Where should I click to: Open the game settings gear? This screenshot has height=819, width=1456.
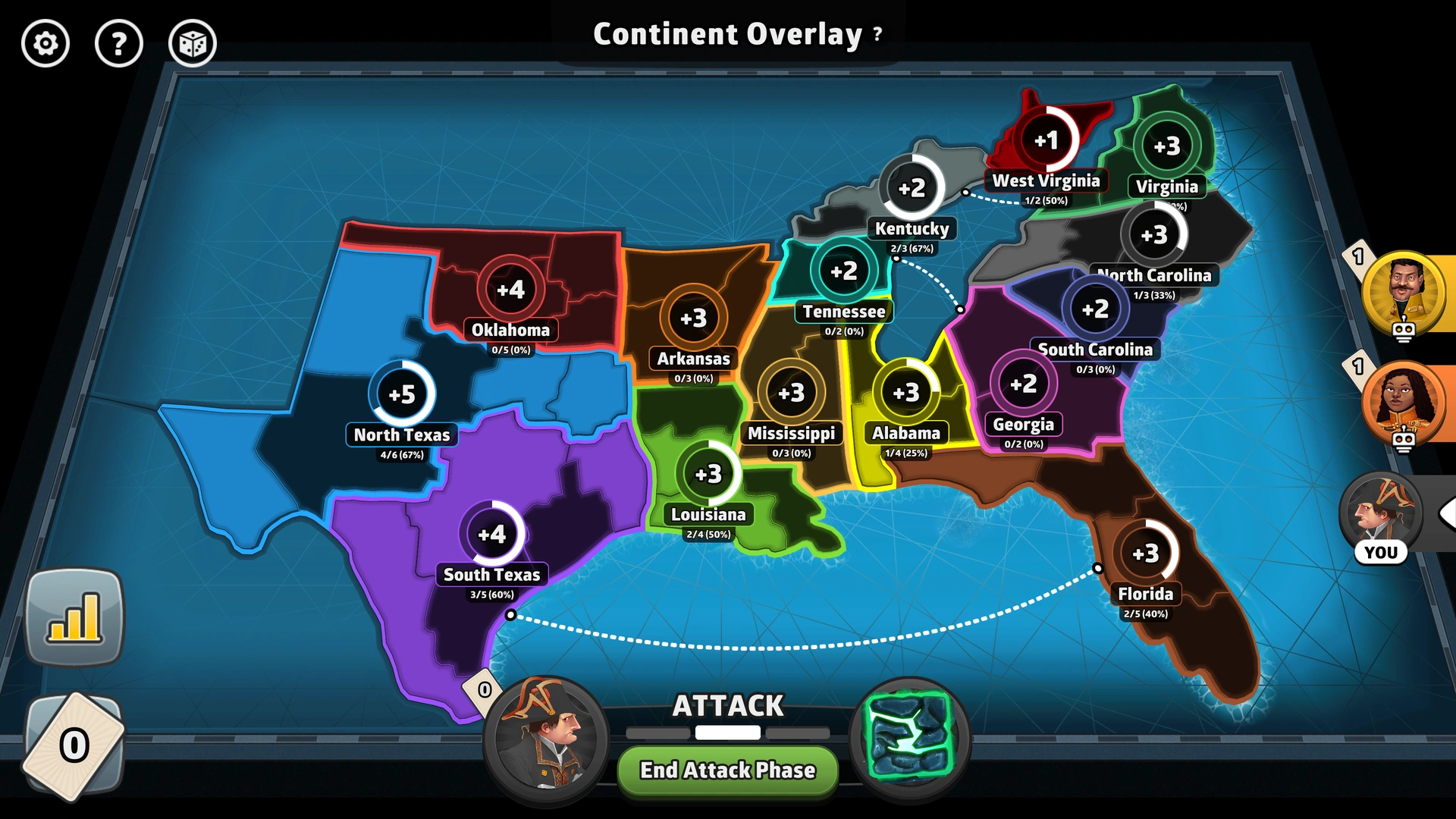pos(45,44)
